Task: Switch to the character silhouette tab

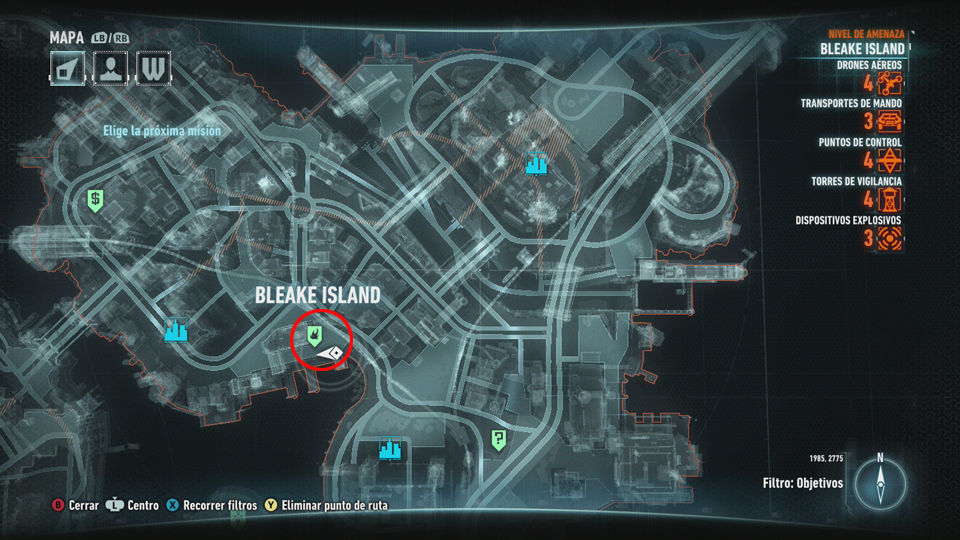Action: (109, 68)
